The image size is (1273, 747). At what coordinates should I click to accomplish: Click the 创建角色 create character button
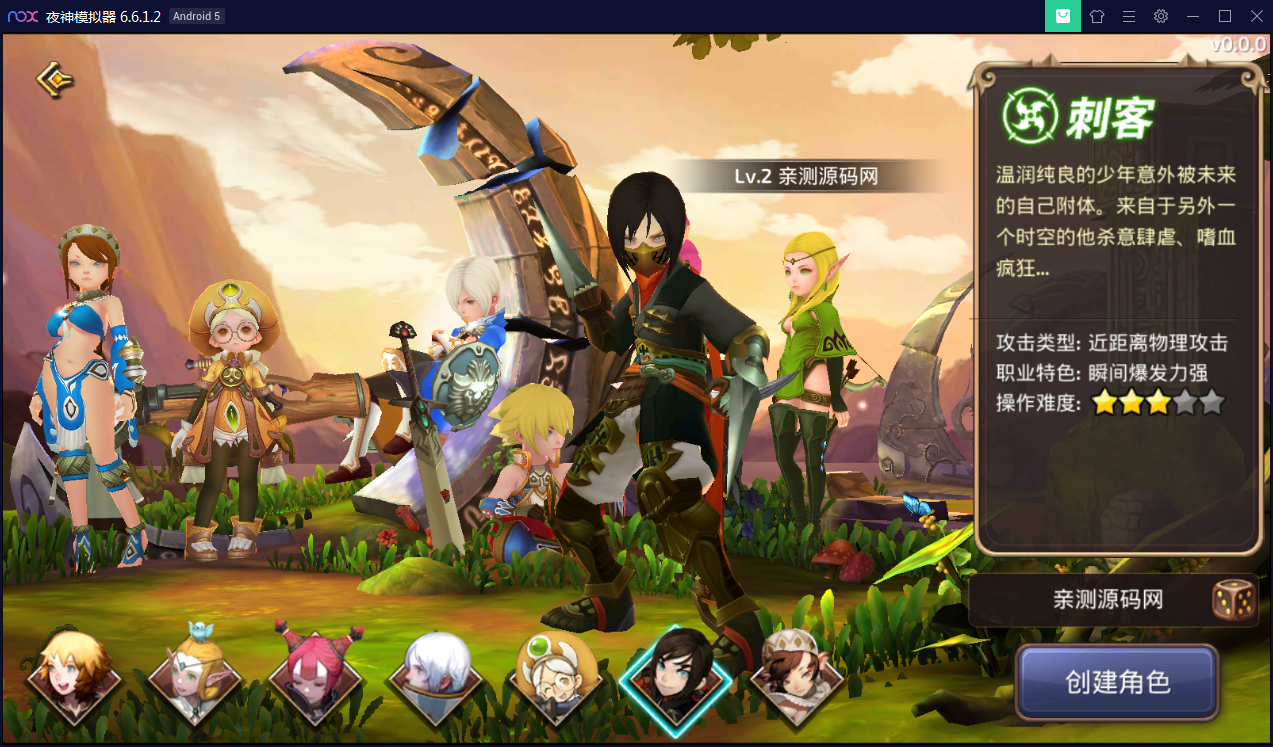point(1117,683)
